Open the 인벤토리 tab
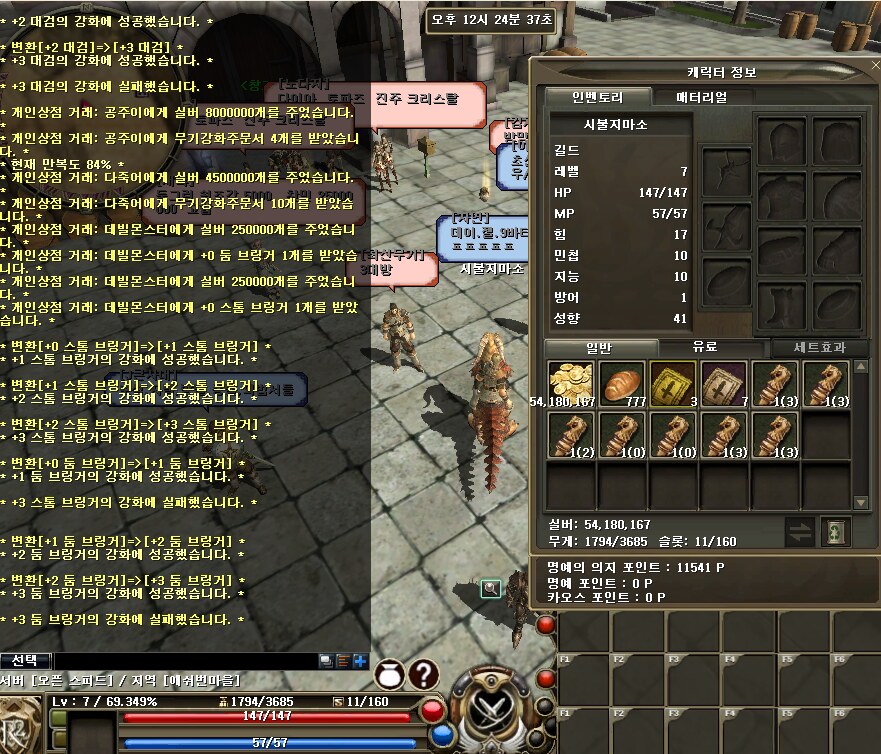 [x=597, y=97]
